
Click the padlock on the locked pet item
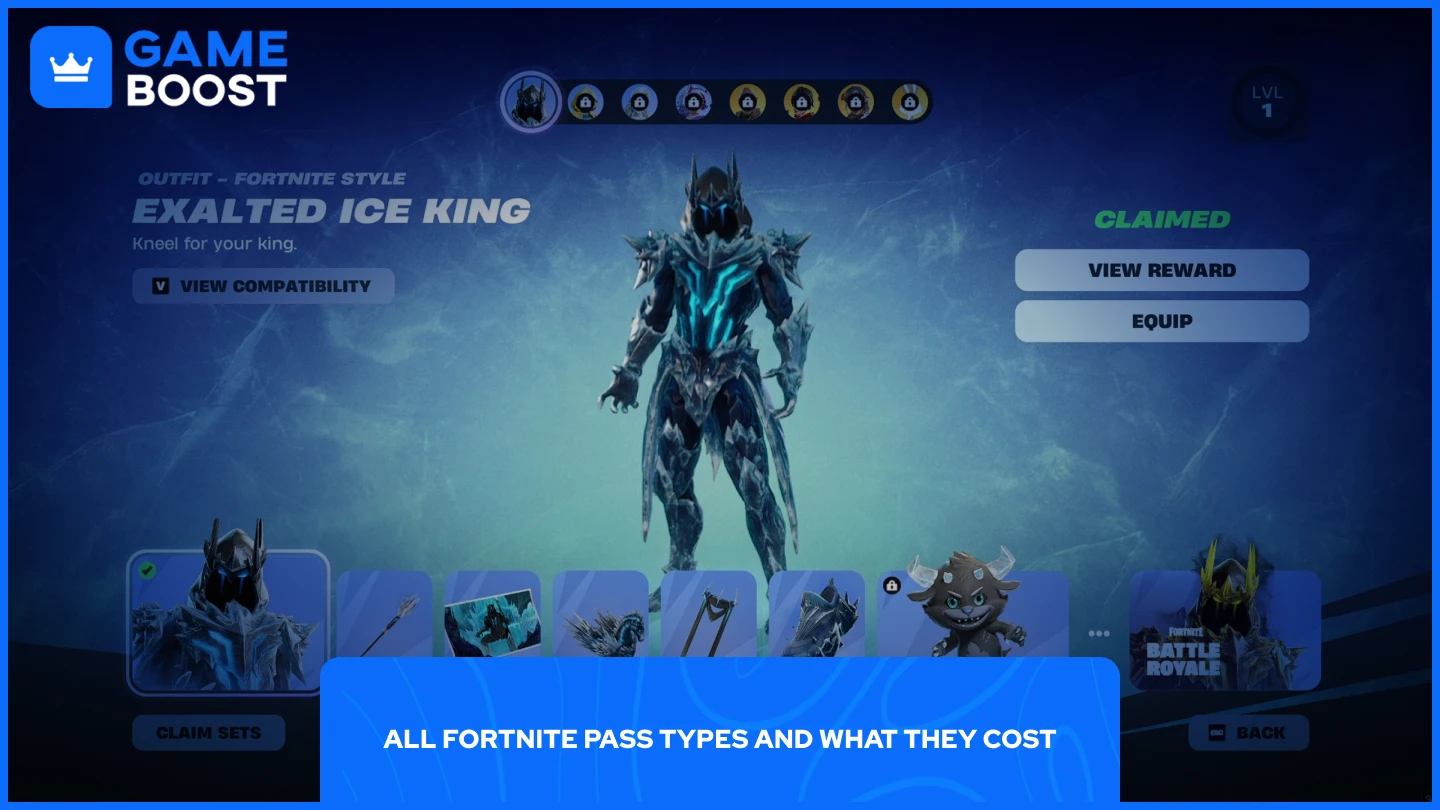[x=889, y=583]
